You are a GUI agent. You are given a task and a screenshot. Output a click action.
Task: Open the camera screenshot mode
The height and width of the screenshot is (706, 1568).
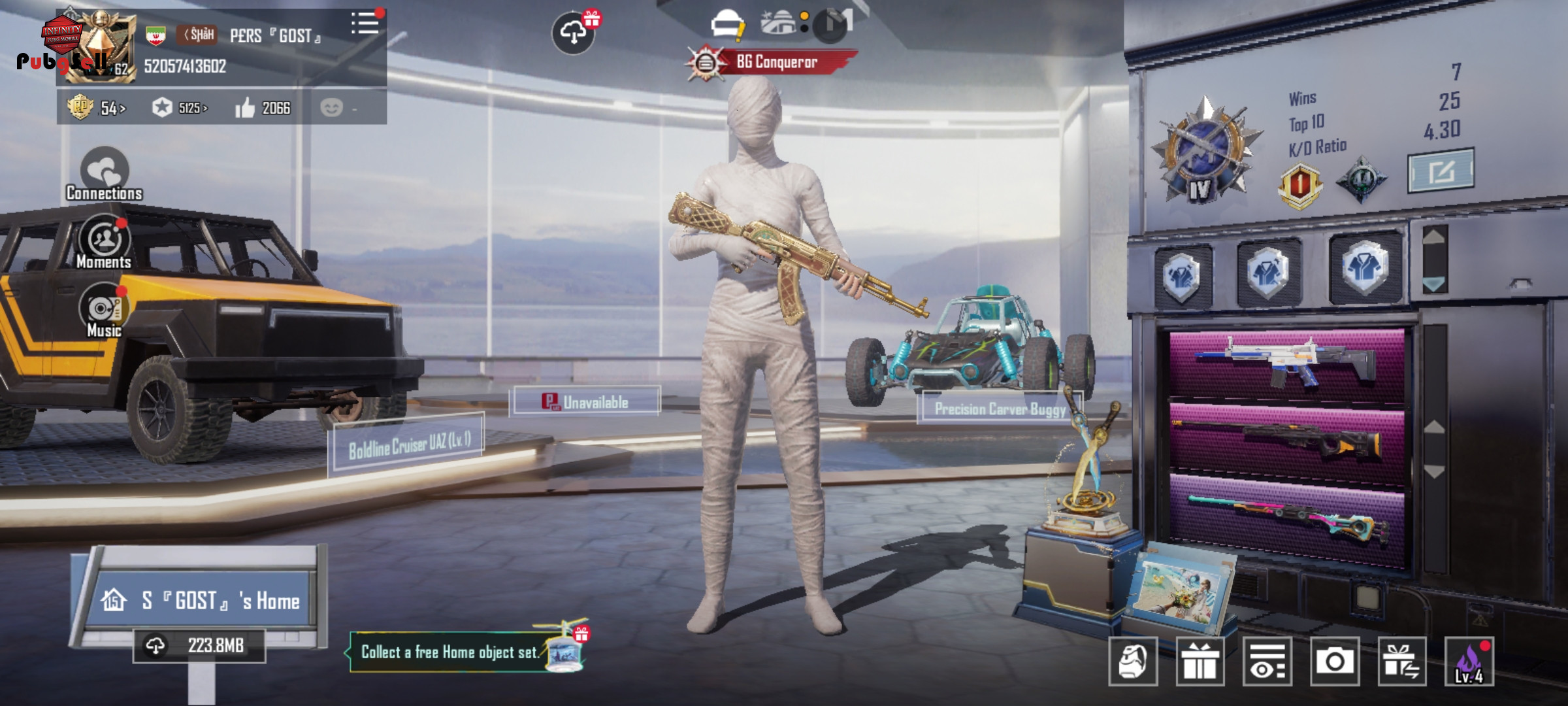(x=1334, y=661)
